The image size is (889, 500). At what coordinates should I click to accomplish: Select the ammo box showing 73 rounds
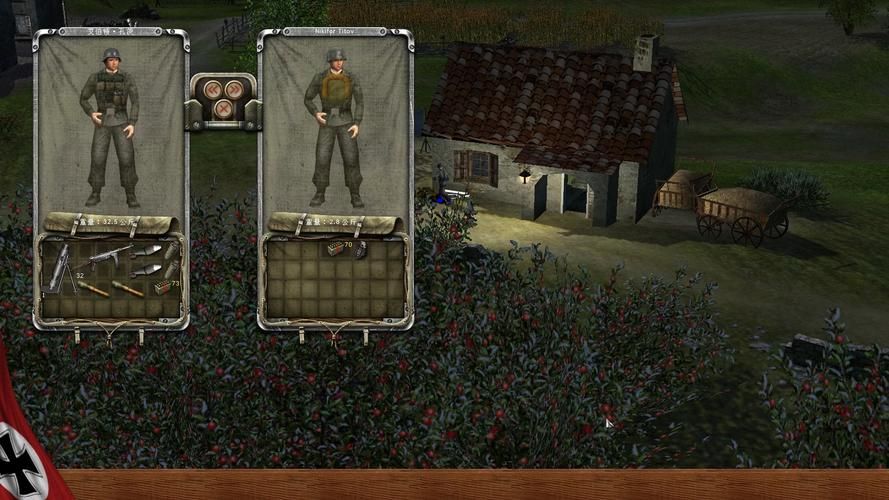point(160,287)
